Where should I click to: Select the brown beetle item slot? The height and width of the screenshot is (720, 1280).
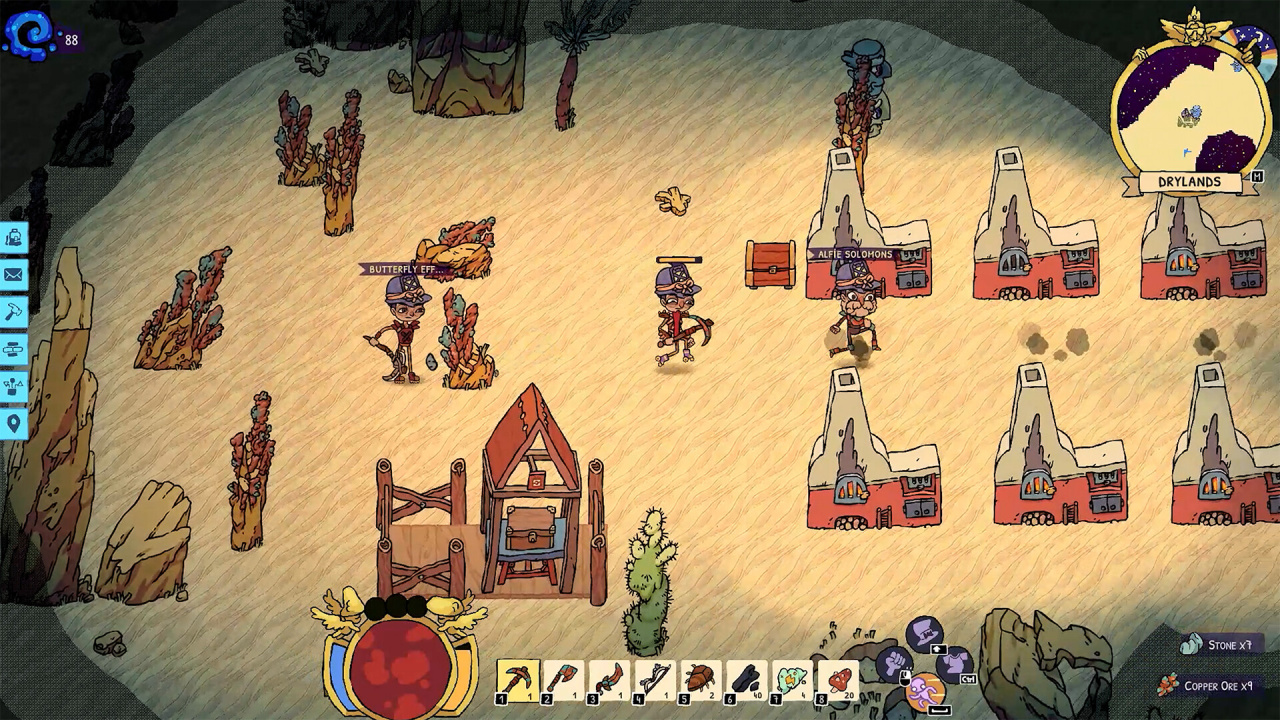click(x=700, y=681)
